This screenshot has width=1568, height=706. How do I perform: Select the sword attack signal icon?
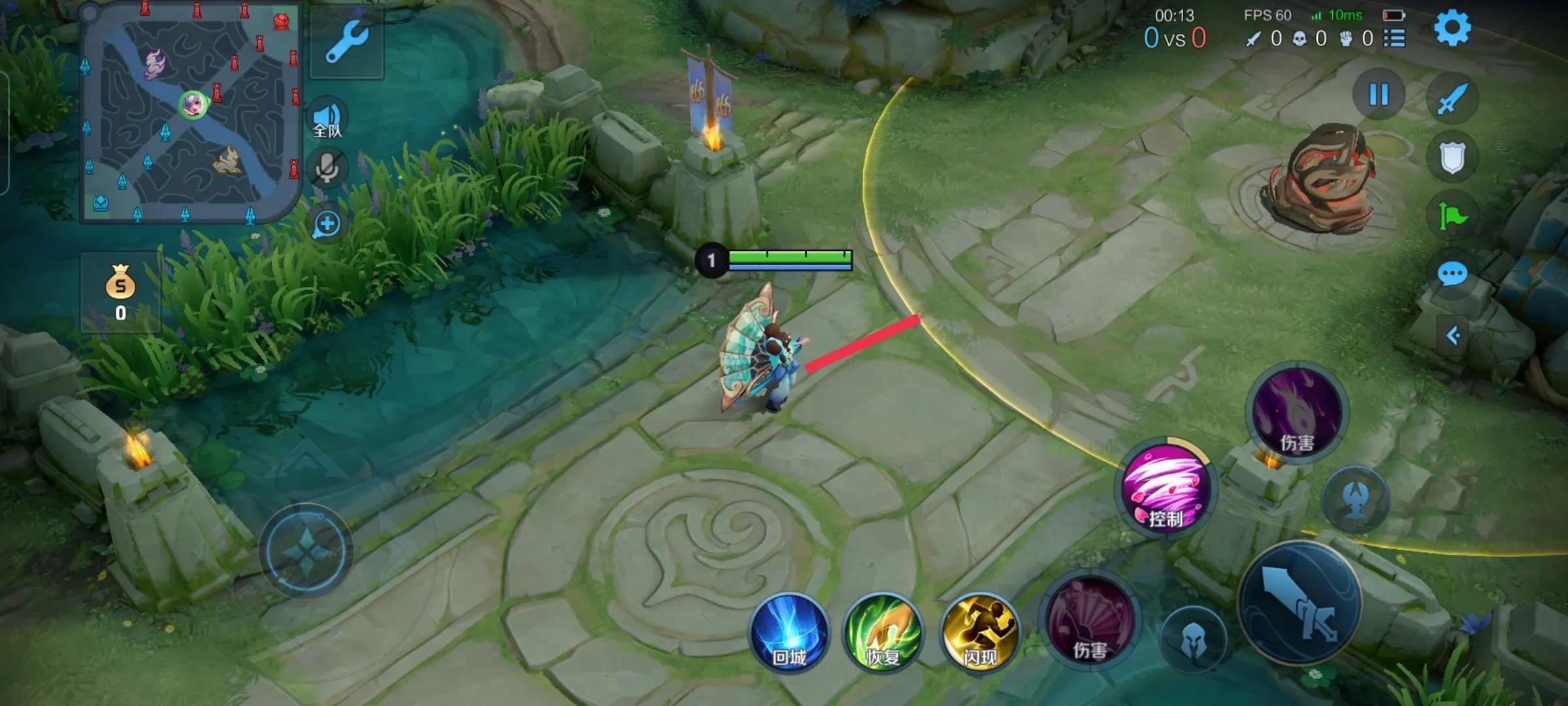[x=1452, y=99]
